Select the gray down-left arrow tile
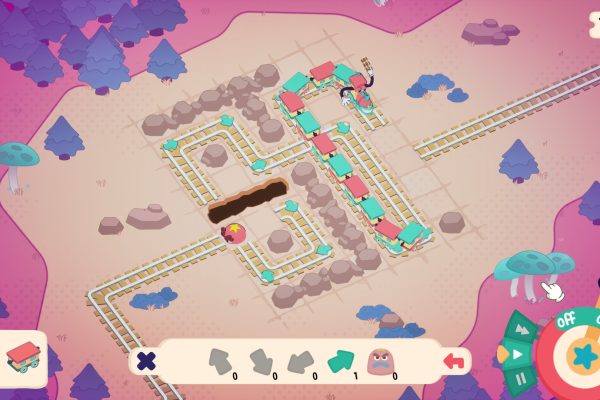 click(300, 358)
